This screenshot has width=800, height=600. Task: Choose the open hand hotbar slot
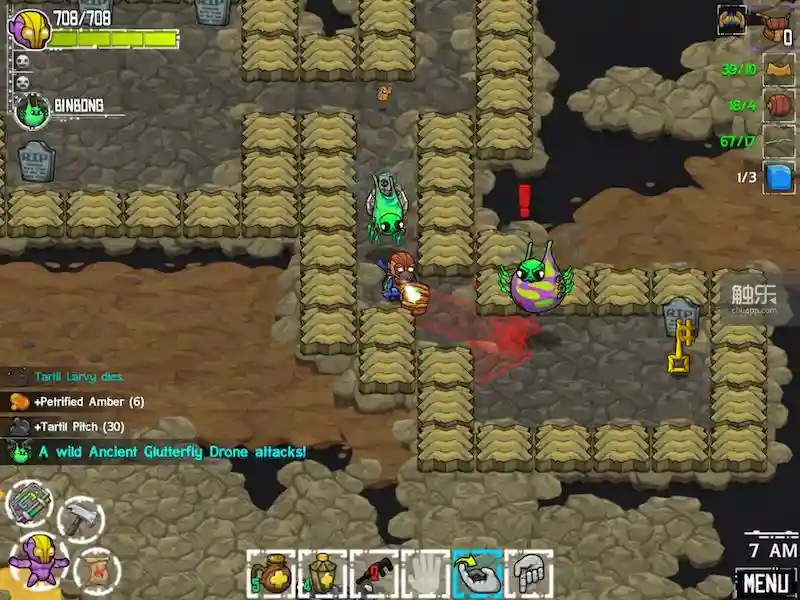click(x=425, y=573)
